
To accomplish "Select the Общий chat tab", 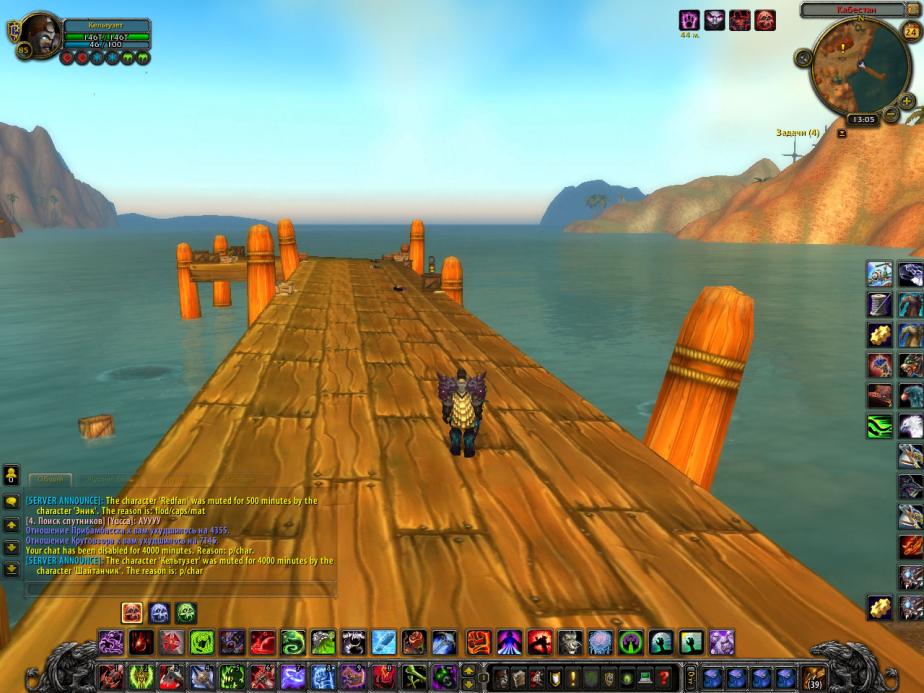I will pyautogui.click(x=50, y=479).
